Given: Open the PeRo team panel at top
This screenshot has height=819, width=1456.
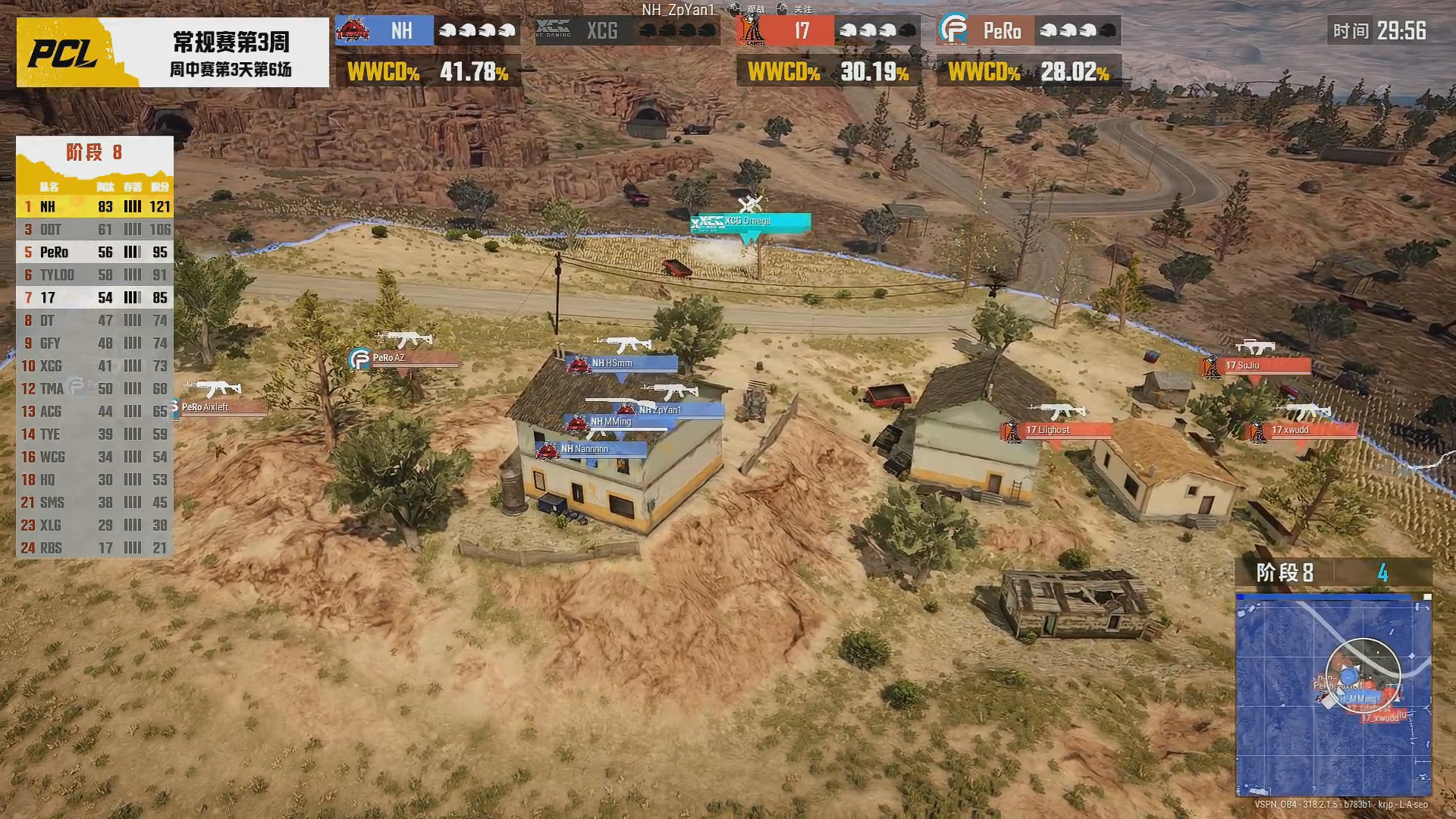Looking at the screenshot, I should [x=1028, y=31].
